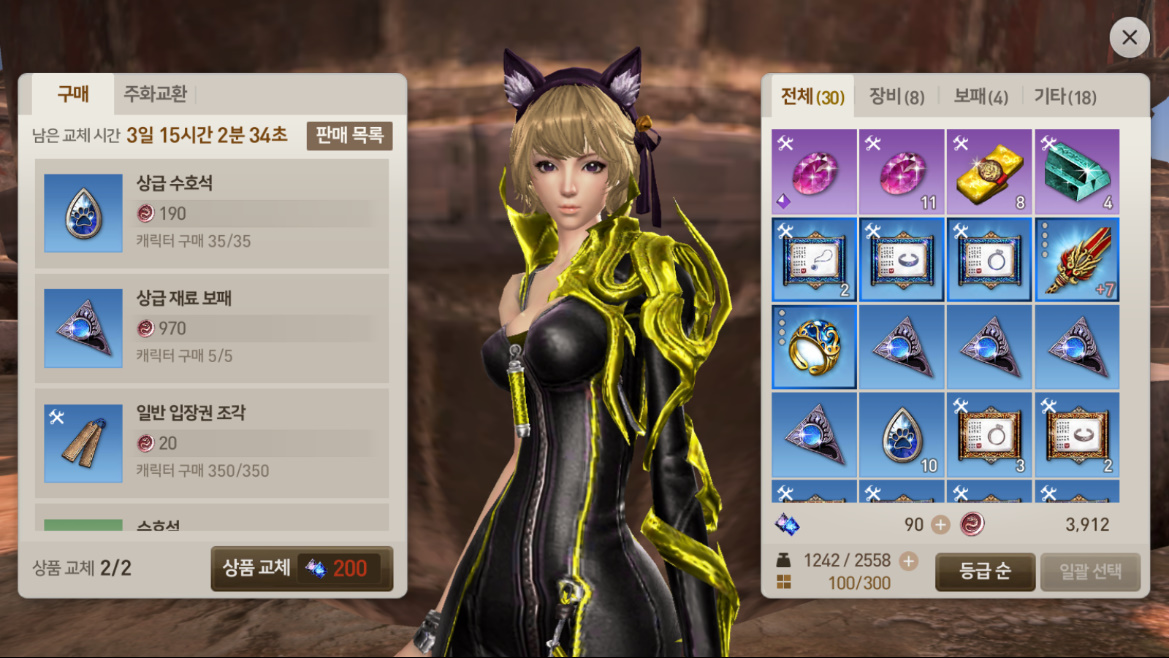Choose the teal ingot stack of 4
The image size is (1169, 658).
[x=1077, y=172]
